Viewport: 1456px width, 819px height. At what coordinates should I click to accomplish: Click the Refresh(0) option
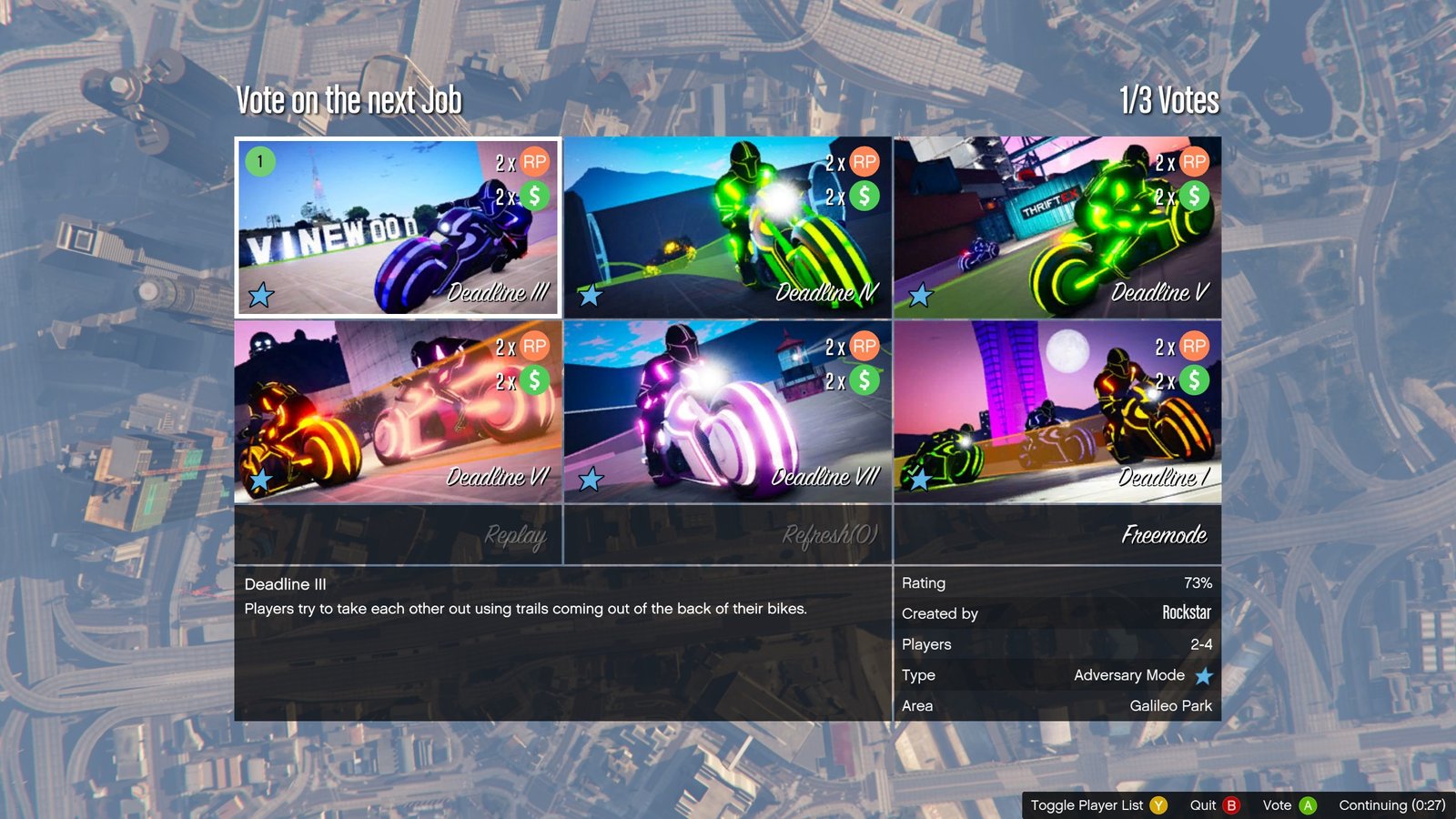click(728, 535)
